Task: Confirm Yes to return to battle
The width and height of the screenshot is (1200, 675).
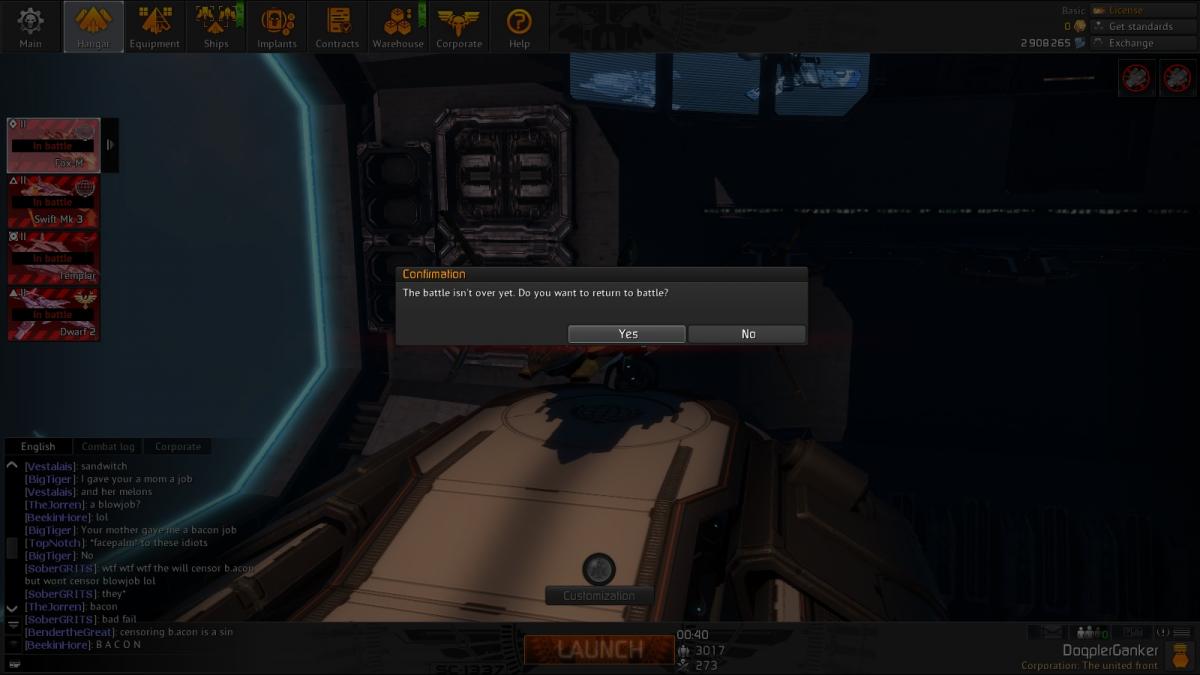Action: (x=627, y=334)
